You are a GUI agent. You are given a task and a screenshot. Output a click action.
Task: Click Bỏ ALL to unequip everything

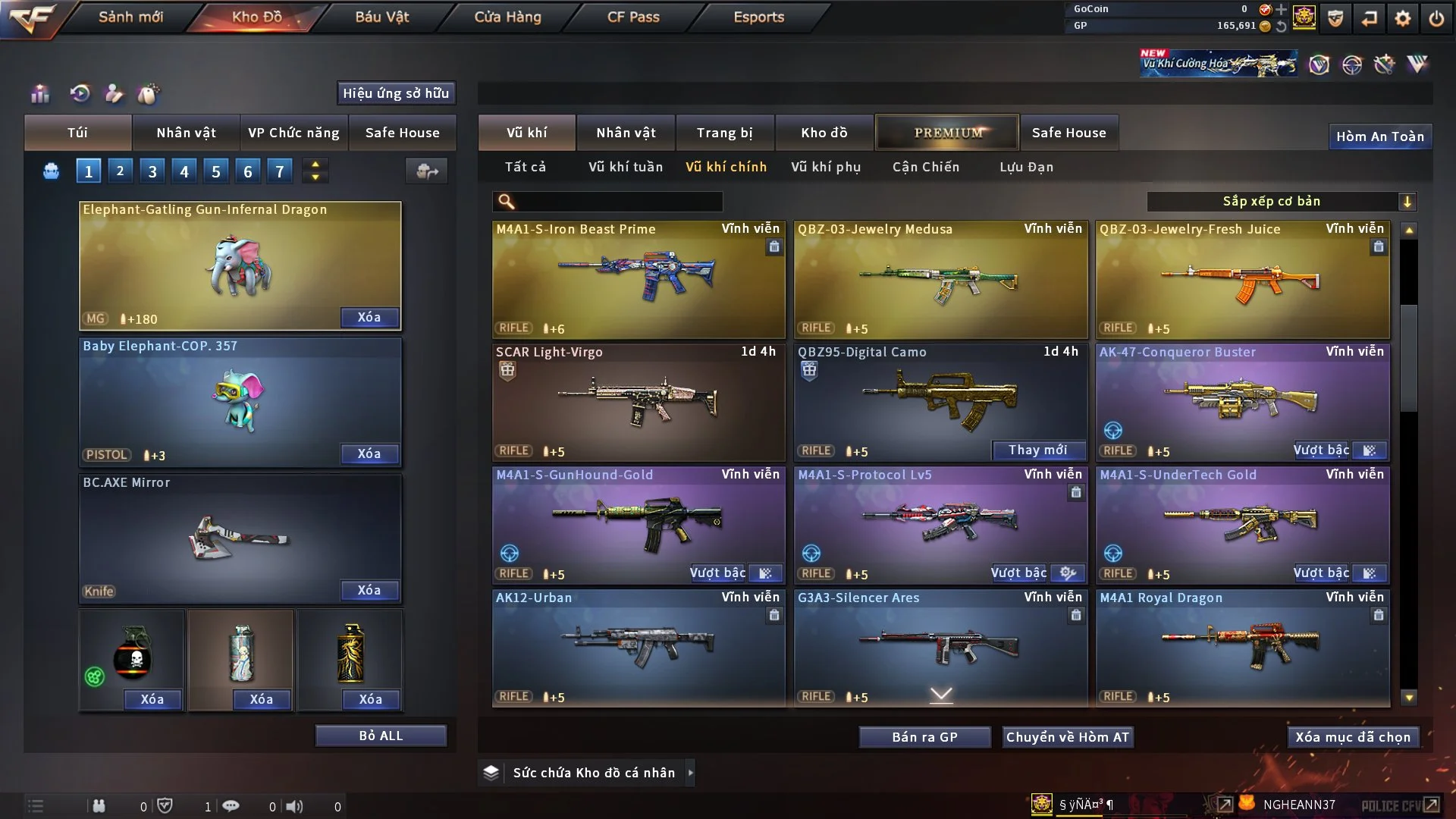click(381, 736)
